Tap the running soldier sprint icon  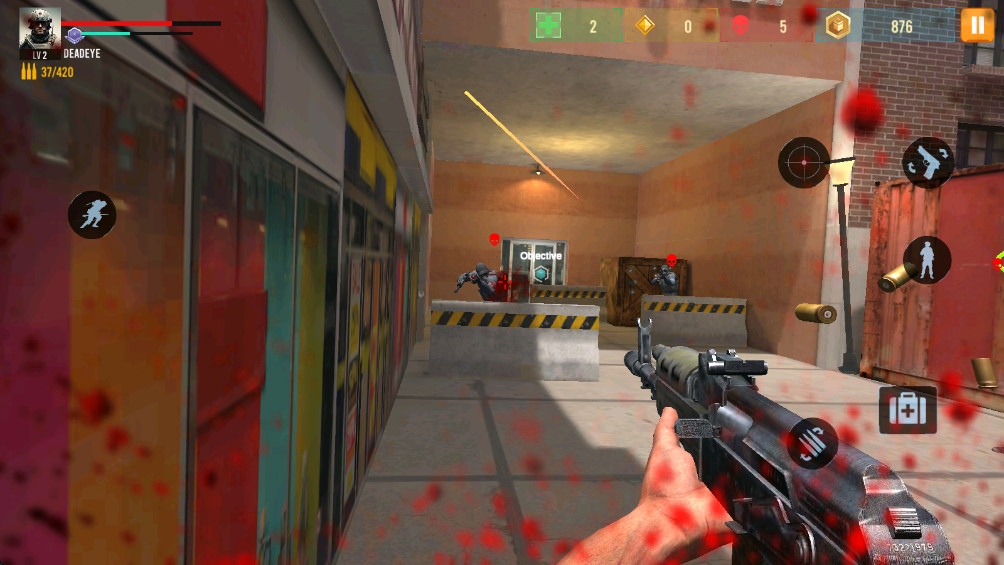point(92,214)
